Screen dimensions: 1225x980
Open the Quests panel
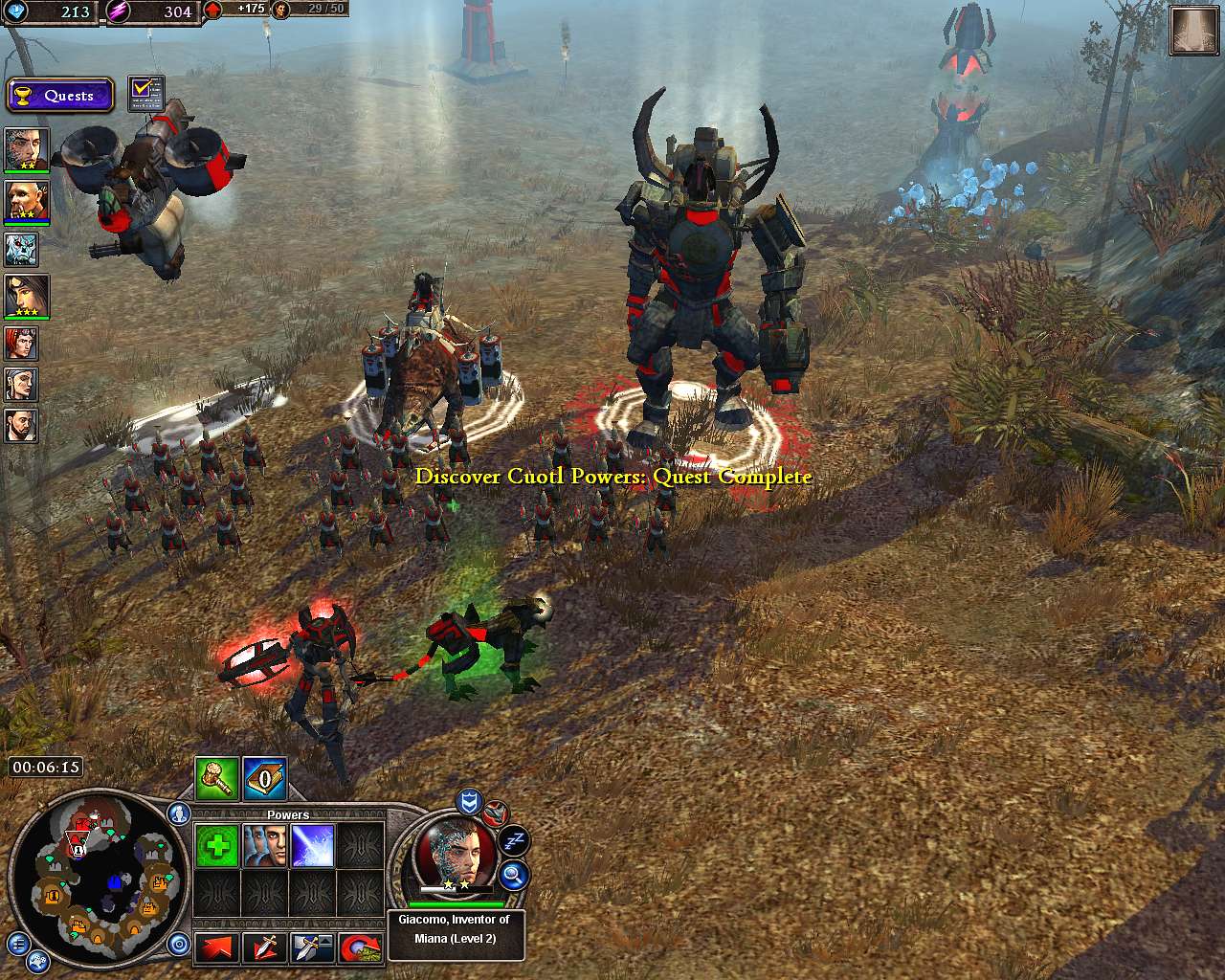59,96
